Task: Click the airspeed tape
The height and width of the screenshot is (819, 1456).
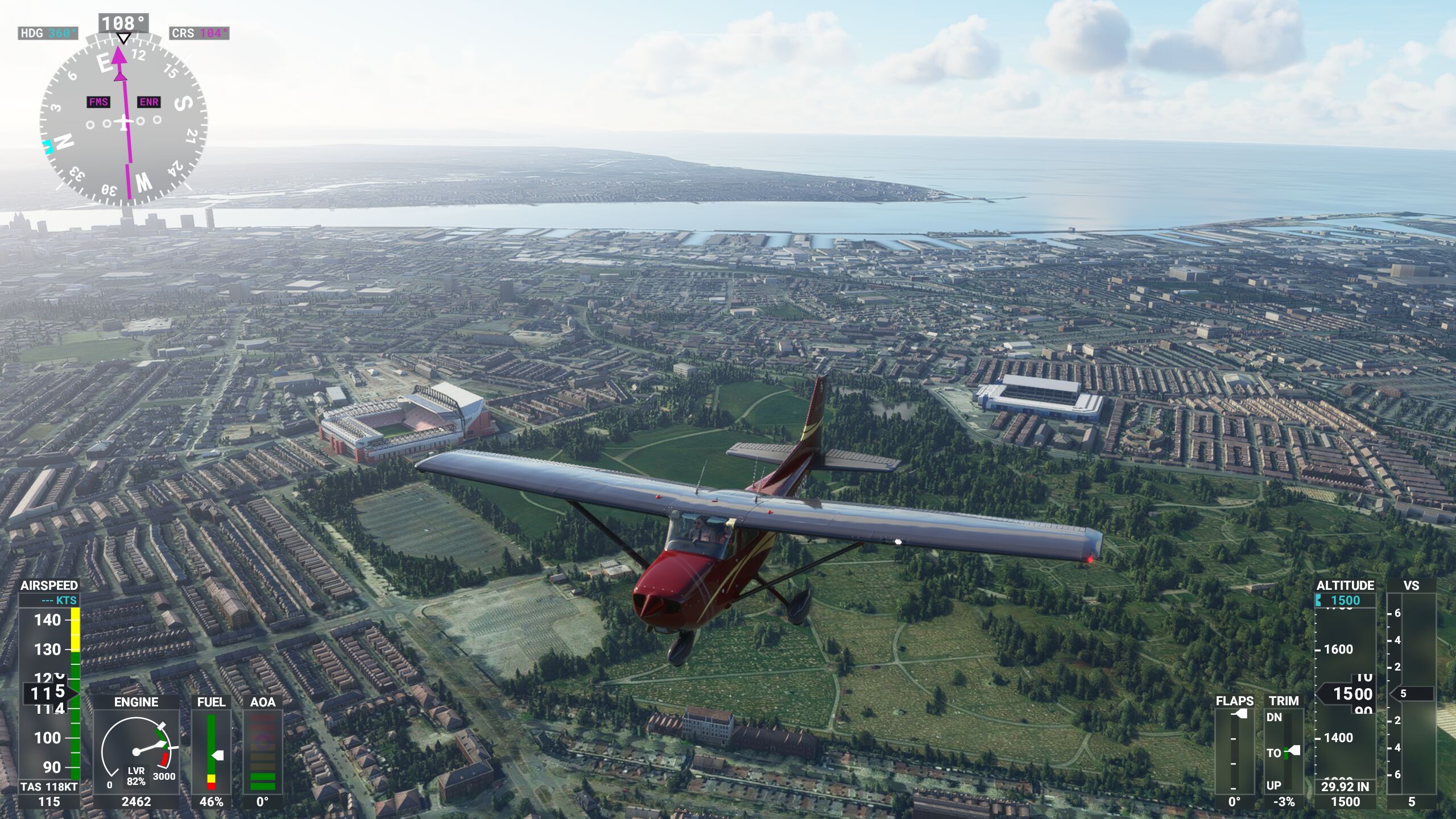Action: pos(49,693)
